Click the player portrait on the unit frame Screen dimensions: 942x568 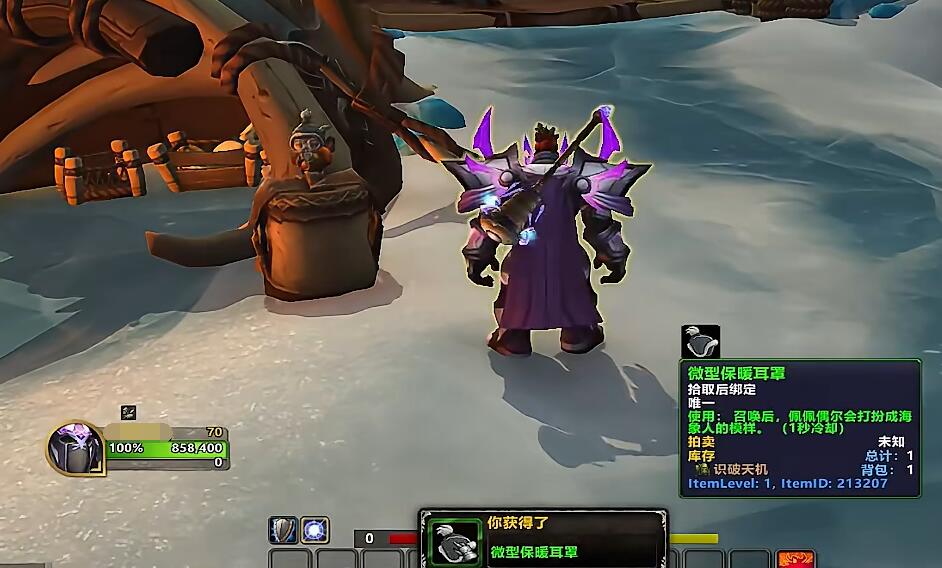(x=75, y=448)
